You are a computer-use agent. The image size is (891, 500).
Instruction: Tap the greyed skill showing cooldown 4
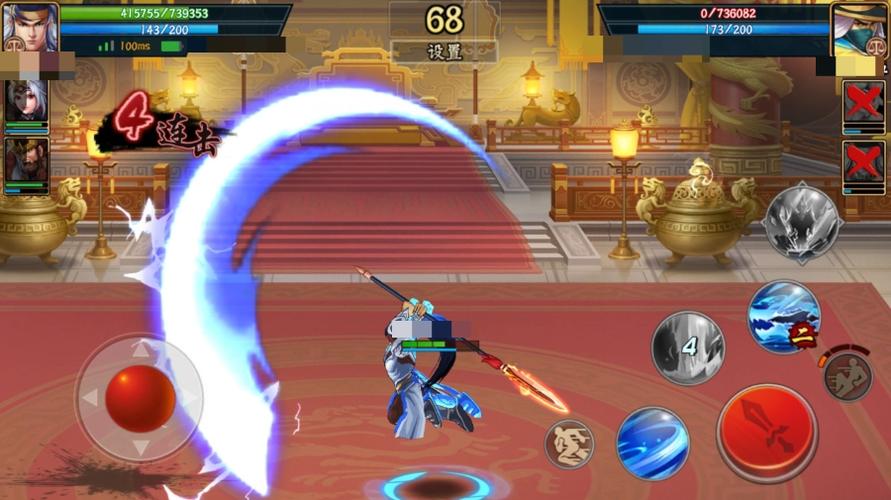[687, 348]
